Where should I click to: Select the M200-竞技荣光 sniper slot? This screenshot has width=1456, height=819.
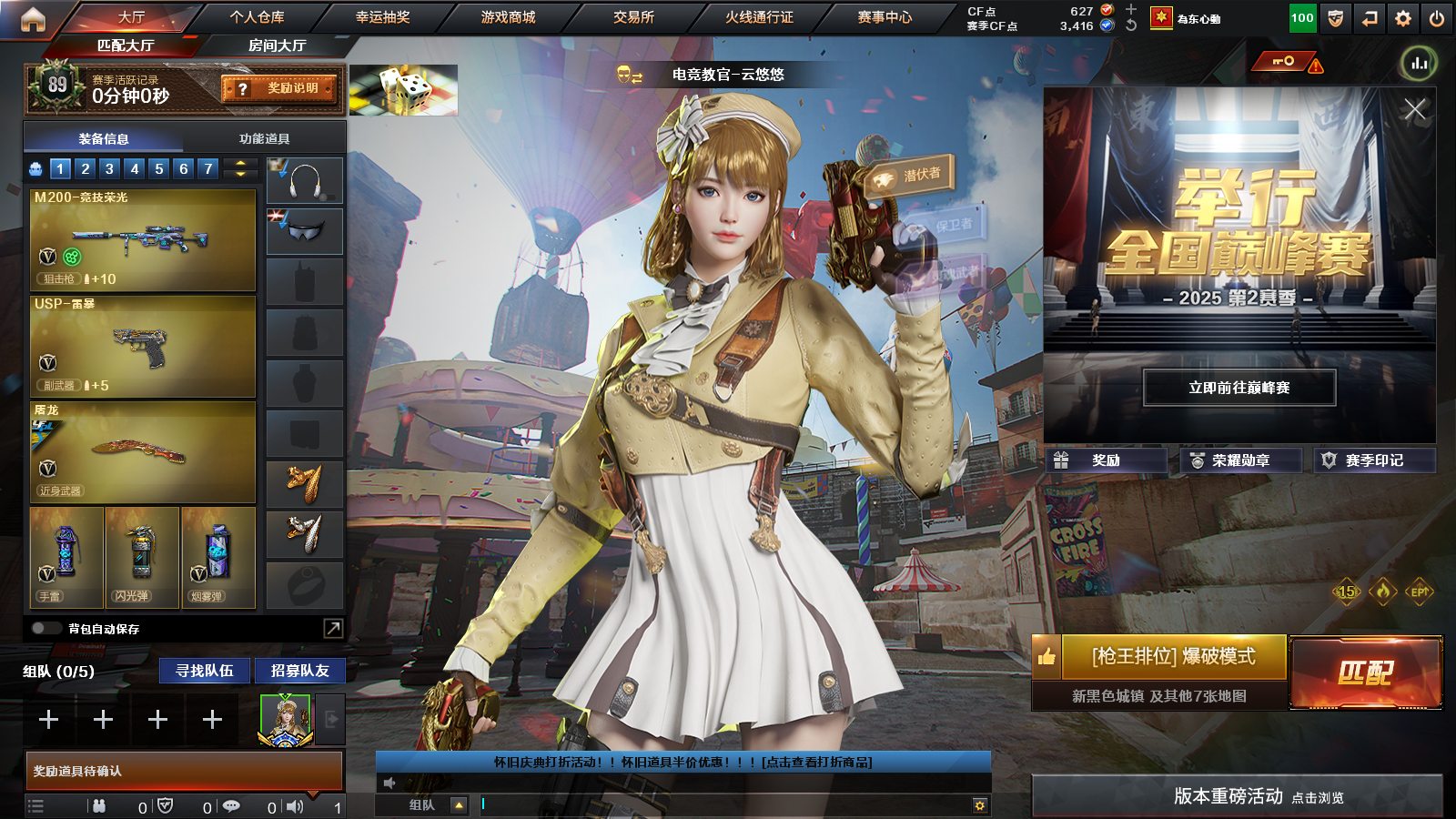(x=143, y=239)
